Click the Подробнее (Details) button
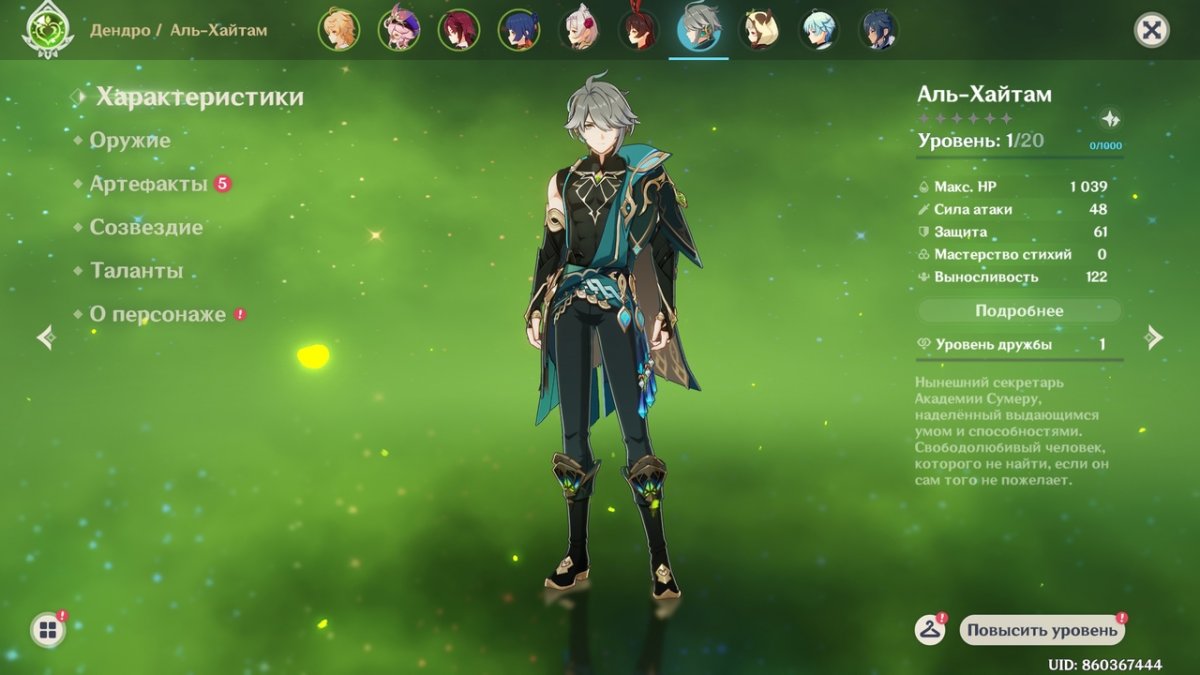 click(1019, 311)
